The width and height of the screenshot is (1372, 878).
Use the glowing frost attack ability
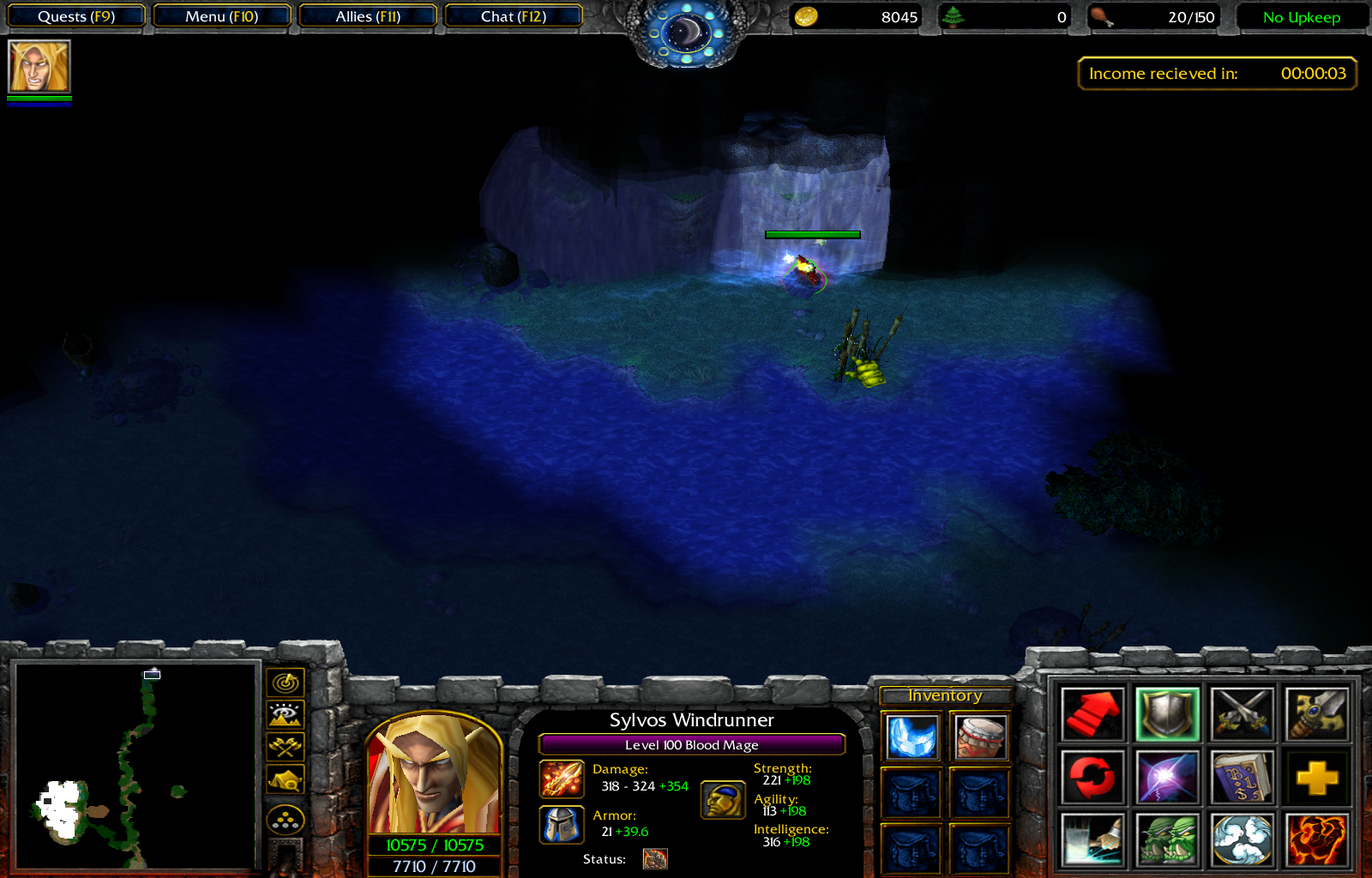click(1093, 840)
